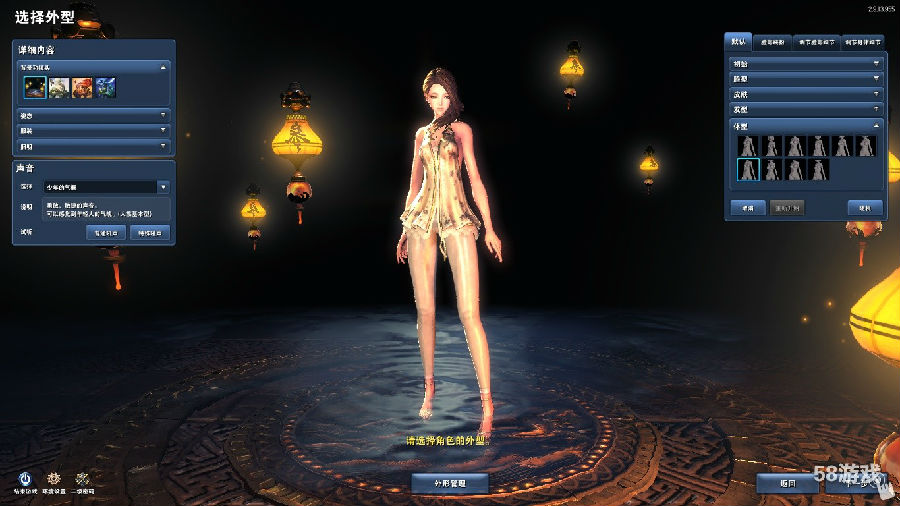Open the voice selection dropdown
Viewport: 900px width, 506px height.
tap(163, 187)
